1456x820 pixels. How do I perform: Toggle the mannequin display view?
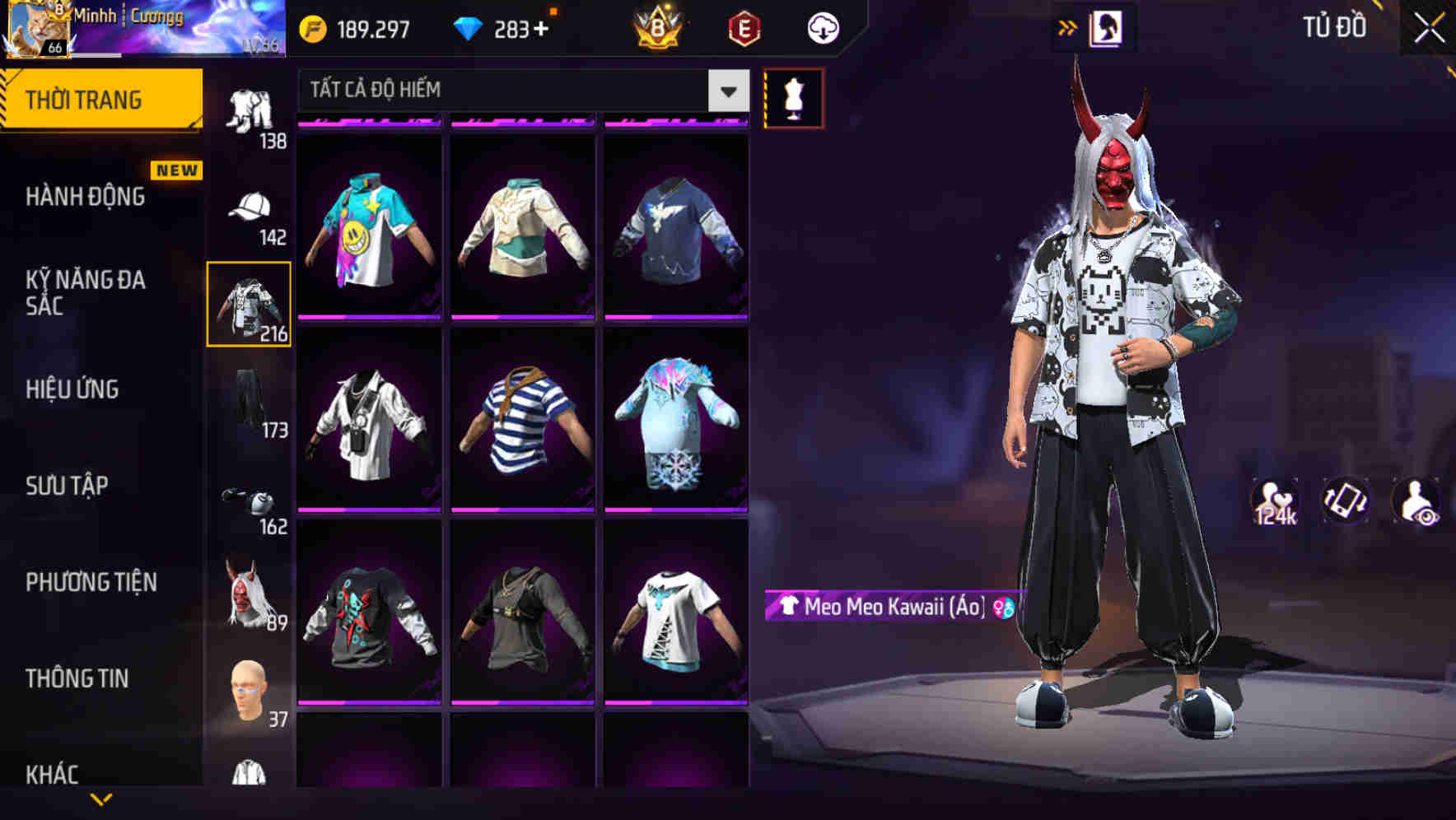click(793, 96)
